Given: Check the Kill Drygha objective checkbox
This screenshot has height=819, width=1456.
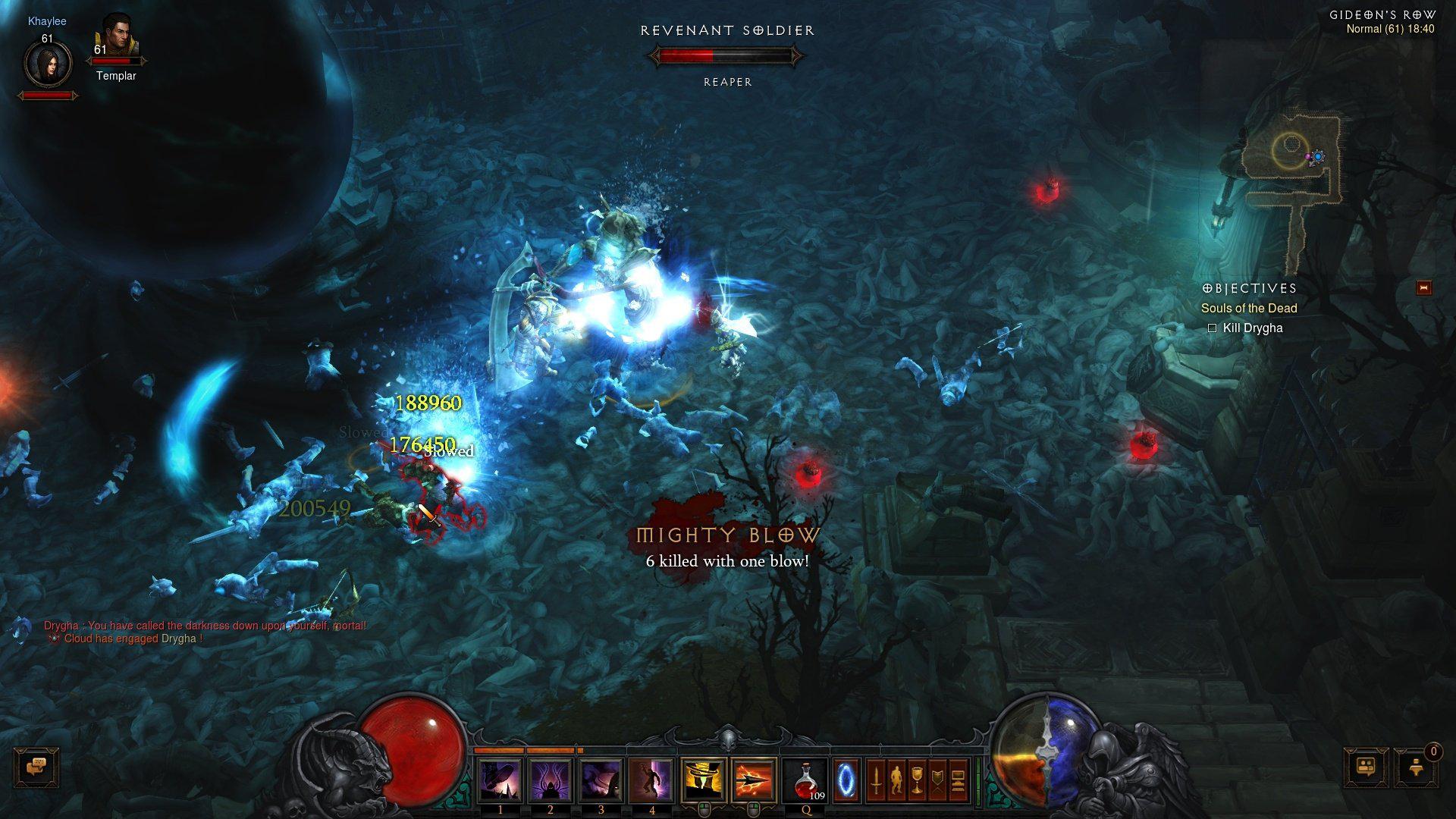Looking at the screenshot, I should (1214, 328).
